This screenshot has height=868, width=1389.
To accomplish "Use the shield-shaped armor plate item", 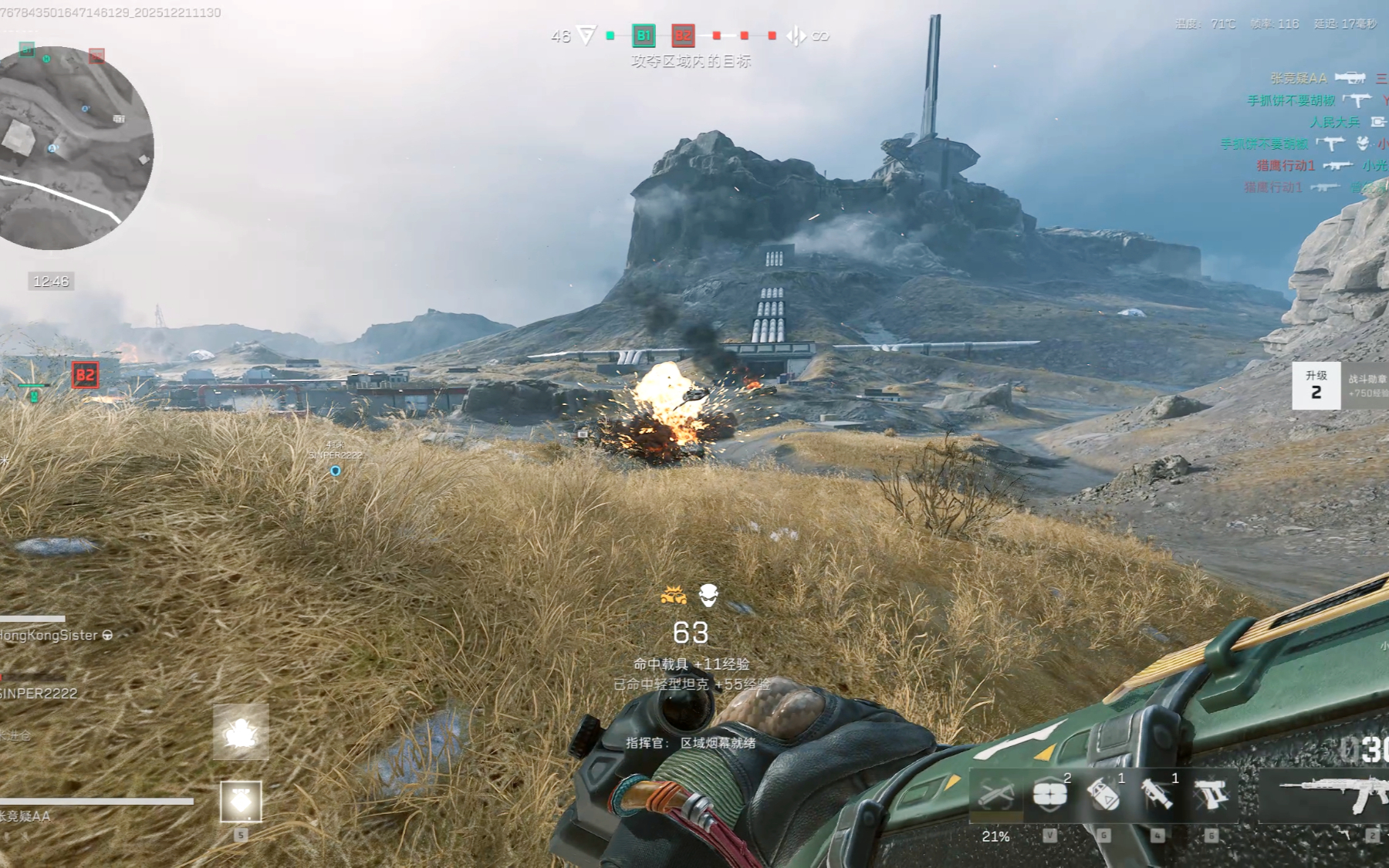I will pyautogui.click(x=1049, y=795).
